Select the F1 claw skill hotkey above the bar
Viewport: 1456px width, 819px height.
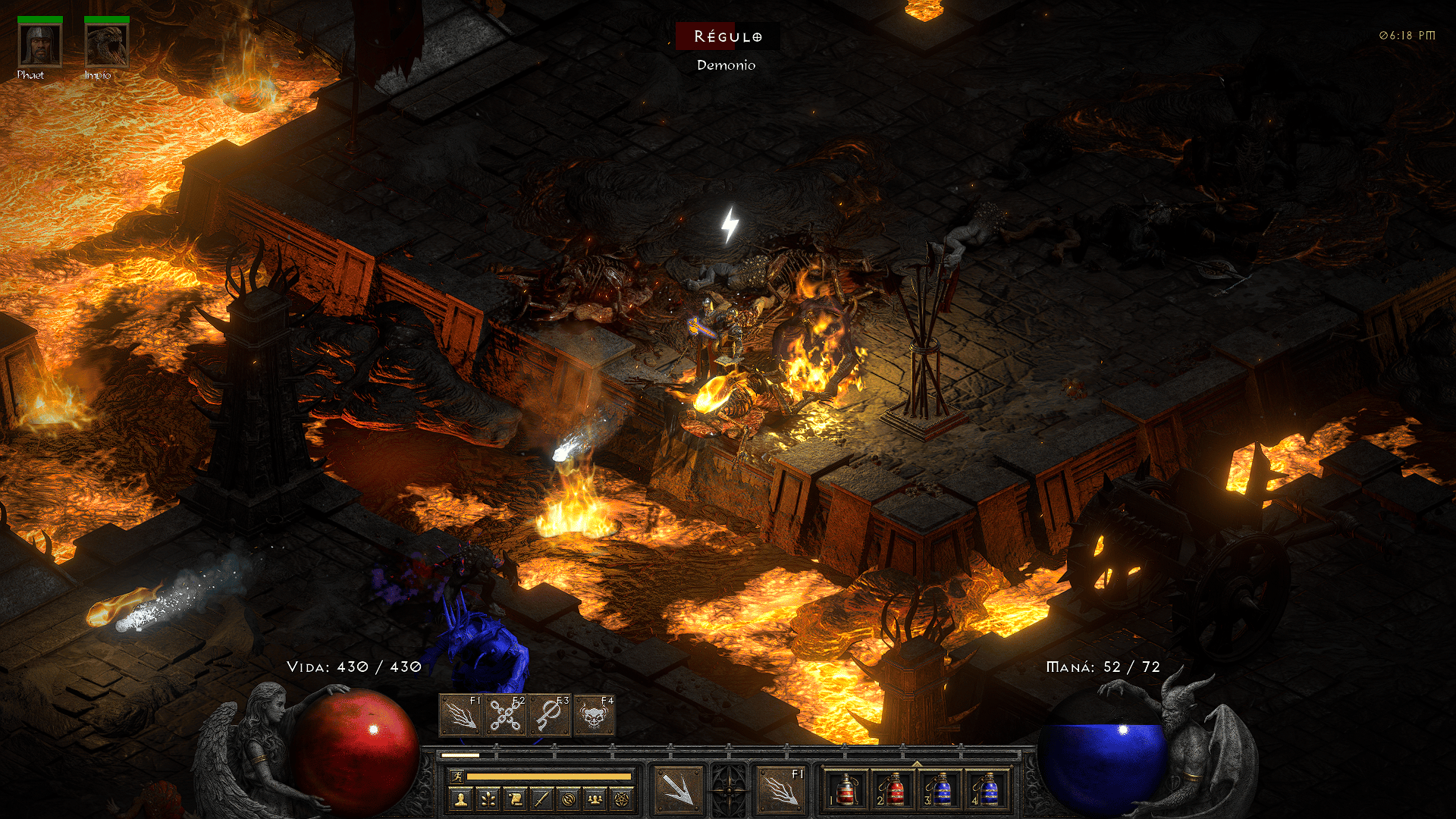pyautogui.click(x=460, y=716)
